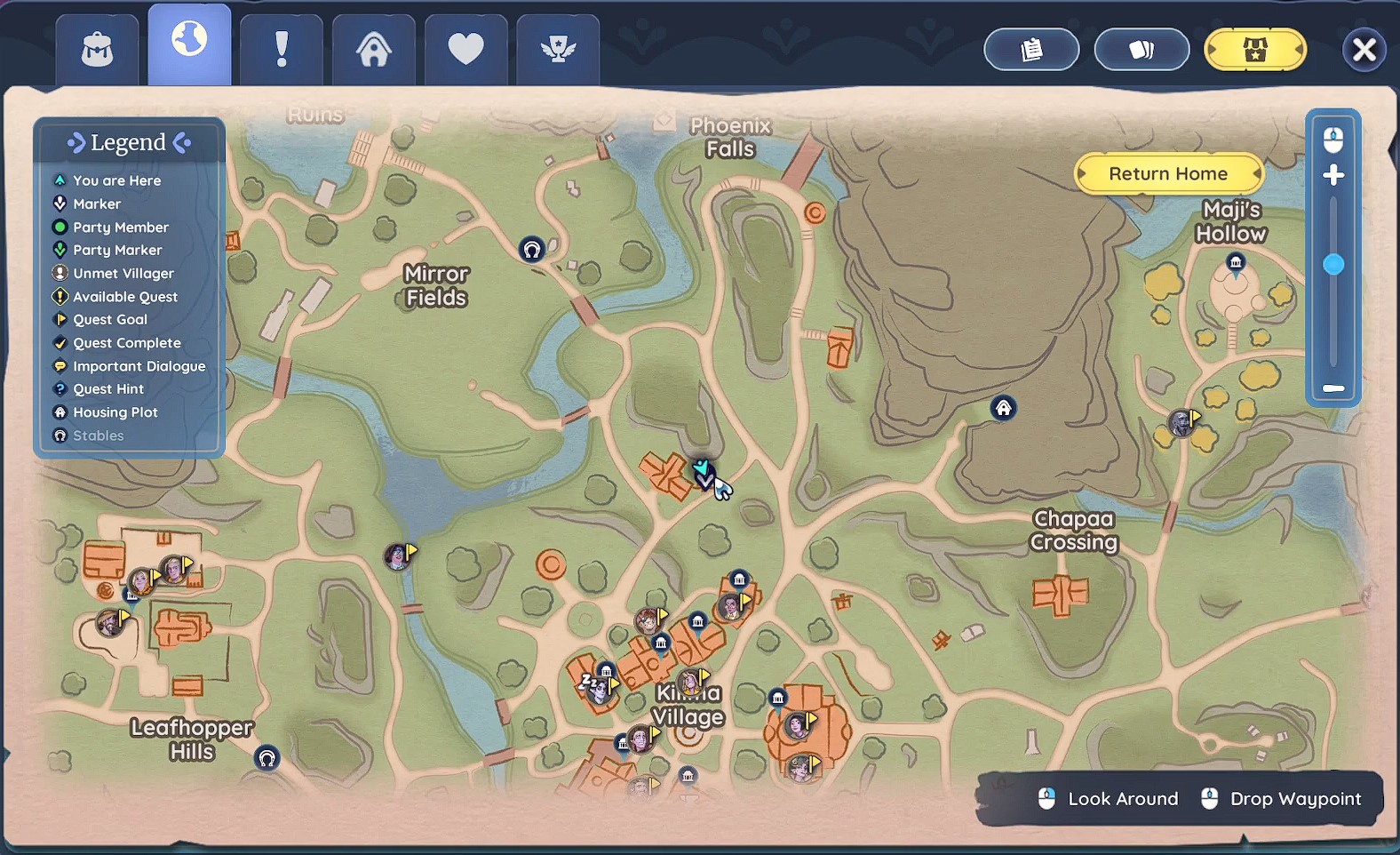Viewport: 1400px width, 855px height.
Task: Click the blue zoom slider handle
Action: click(1333, 265)
